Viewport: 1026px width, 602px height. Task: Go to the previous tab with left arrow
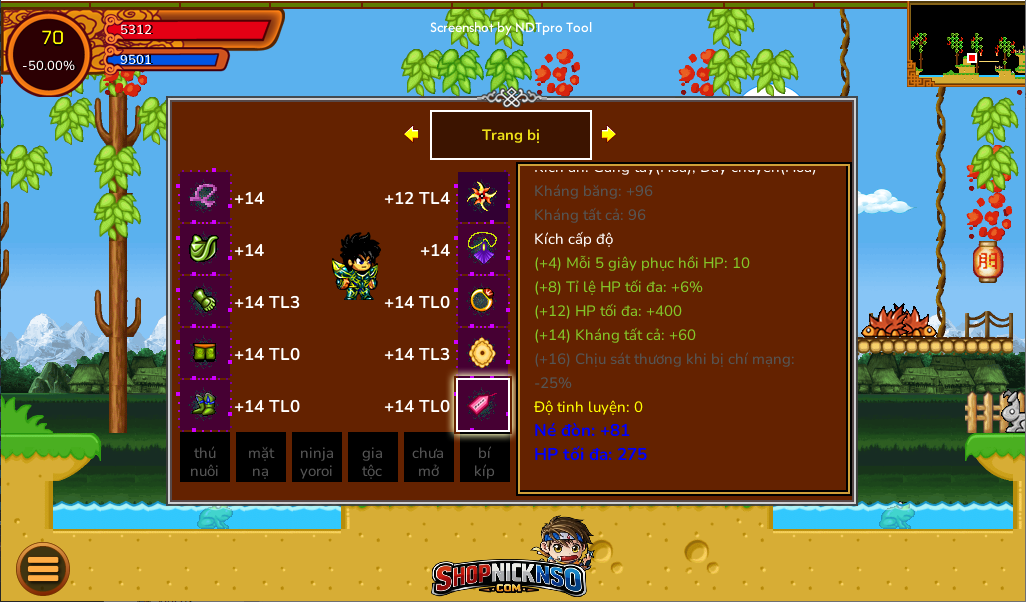click(411, 134)
